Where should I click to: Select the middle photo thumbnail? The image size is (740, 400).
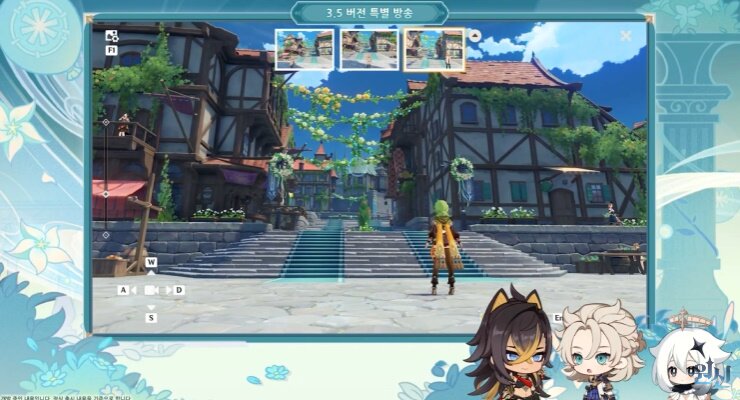[369, 49]
